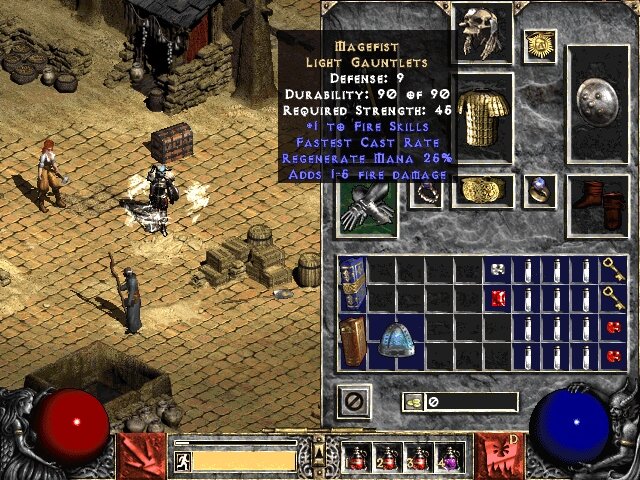Pick up the blue tome
Screen dimensions: 640x480
point(352,283)
